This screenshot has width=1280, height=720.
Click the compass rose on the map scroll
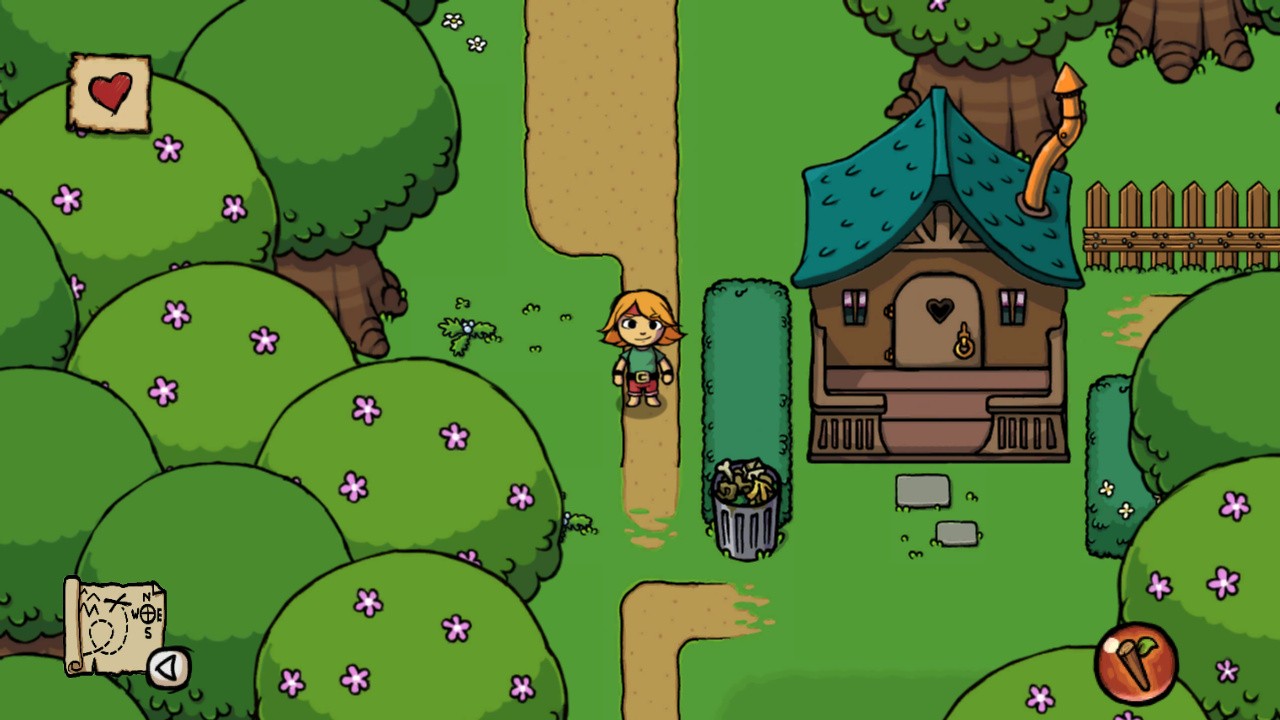point(148,614)
